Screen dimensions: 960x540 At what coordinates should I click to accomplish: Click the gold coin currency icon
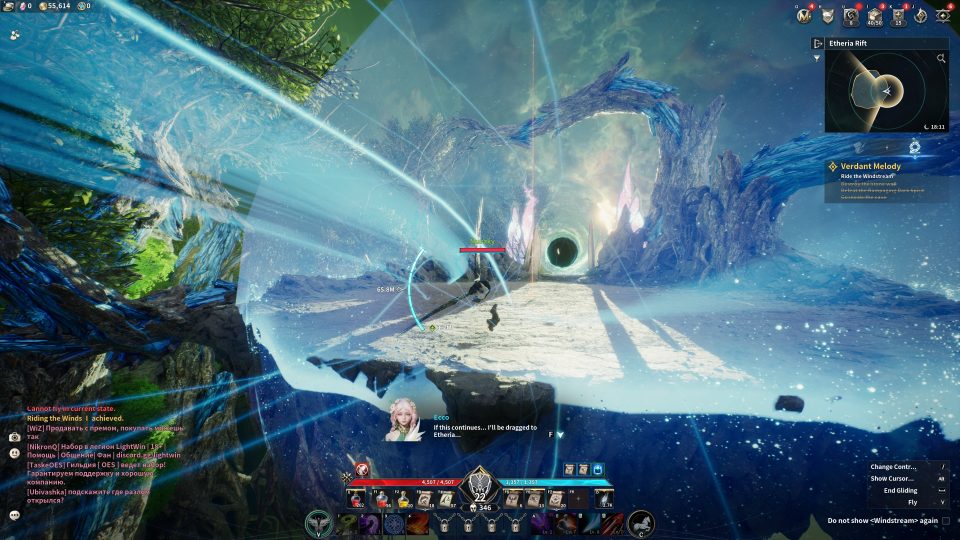[x=43, y=6]
